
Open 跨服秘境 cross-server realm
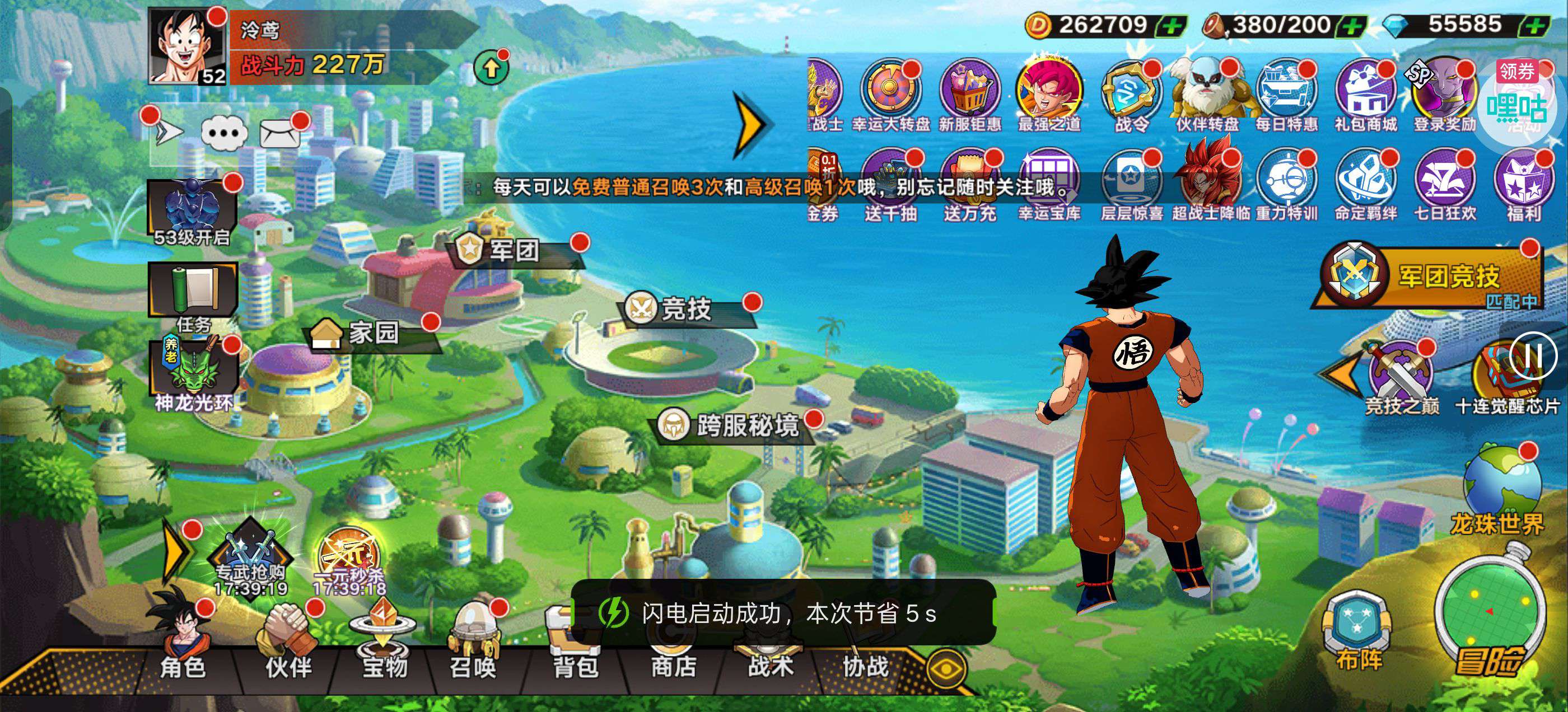[746, 425]
